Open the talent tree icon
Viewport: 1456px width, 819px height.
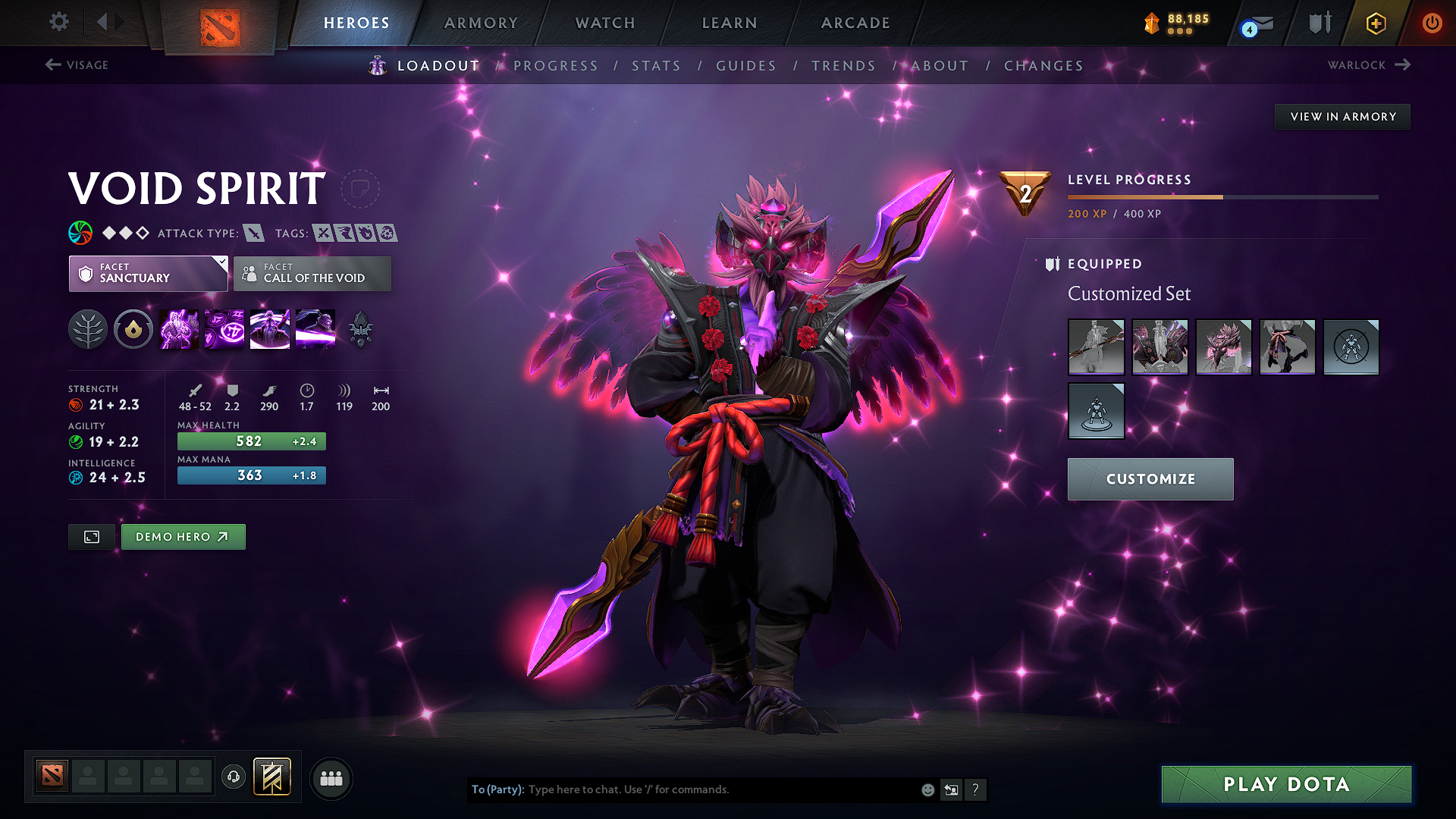[88, 329]
